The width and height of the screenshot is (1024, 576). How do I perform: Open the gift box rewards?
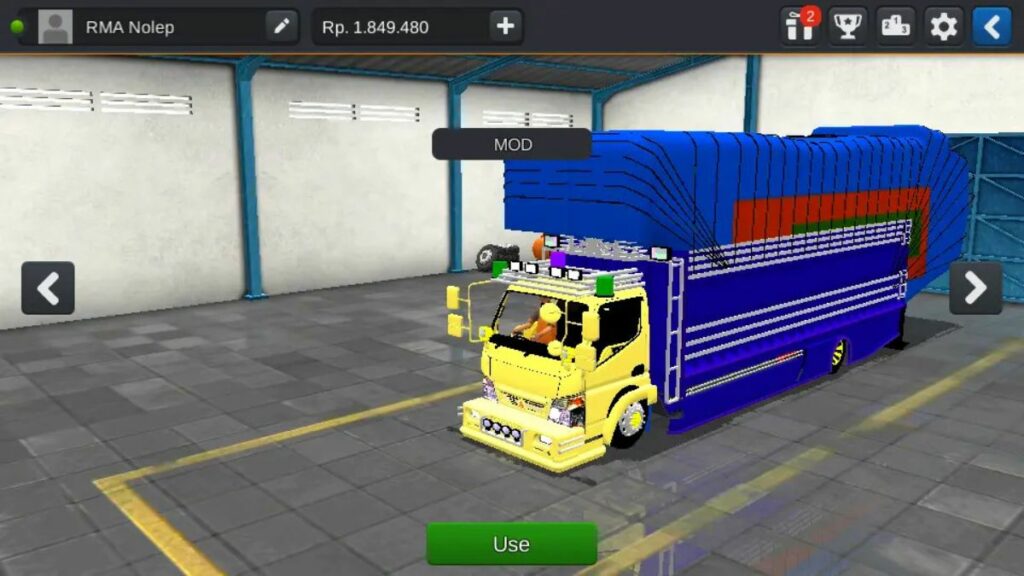click(x=800, y=26)
